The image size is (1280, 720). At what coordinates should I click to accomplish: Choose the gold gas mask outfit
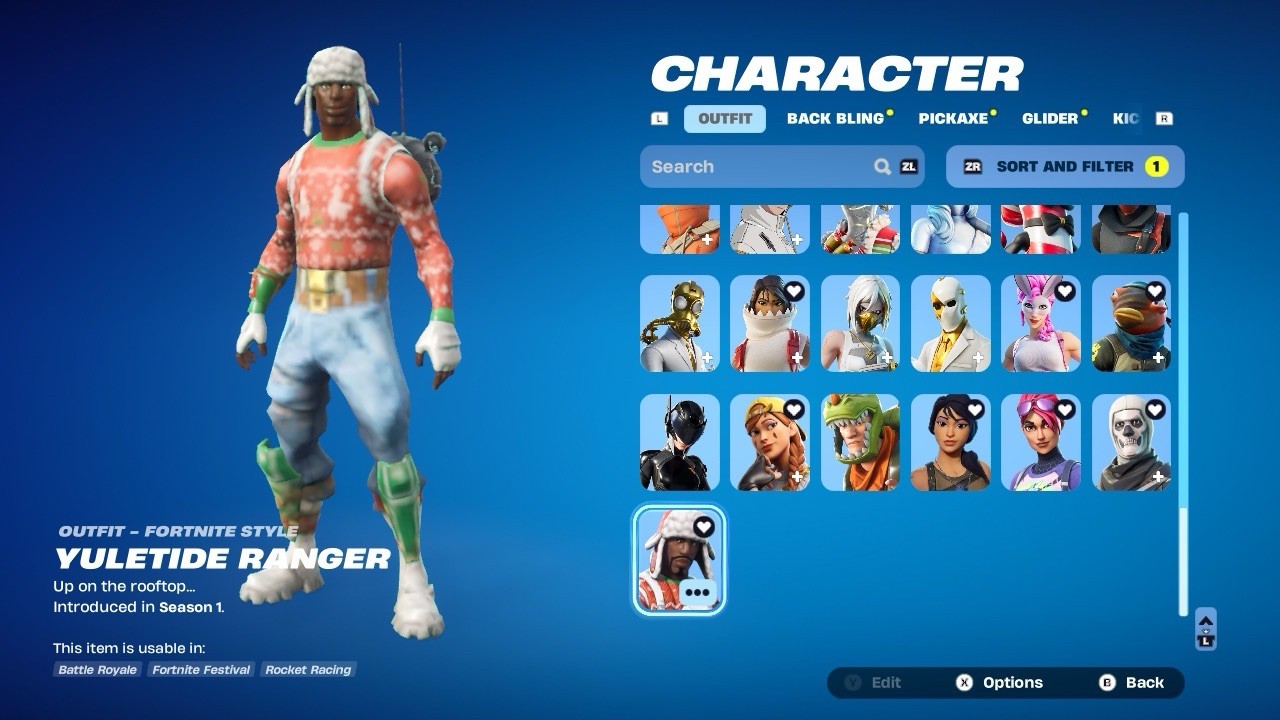680,324
